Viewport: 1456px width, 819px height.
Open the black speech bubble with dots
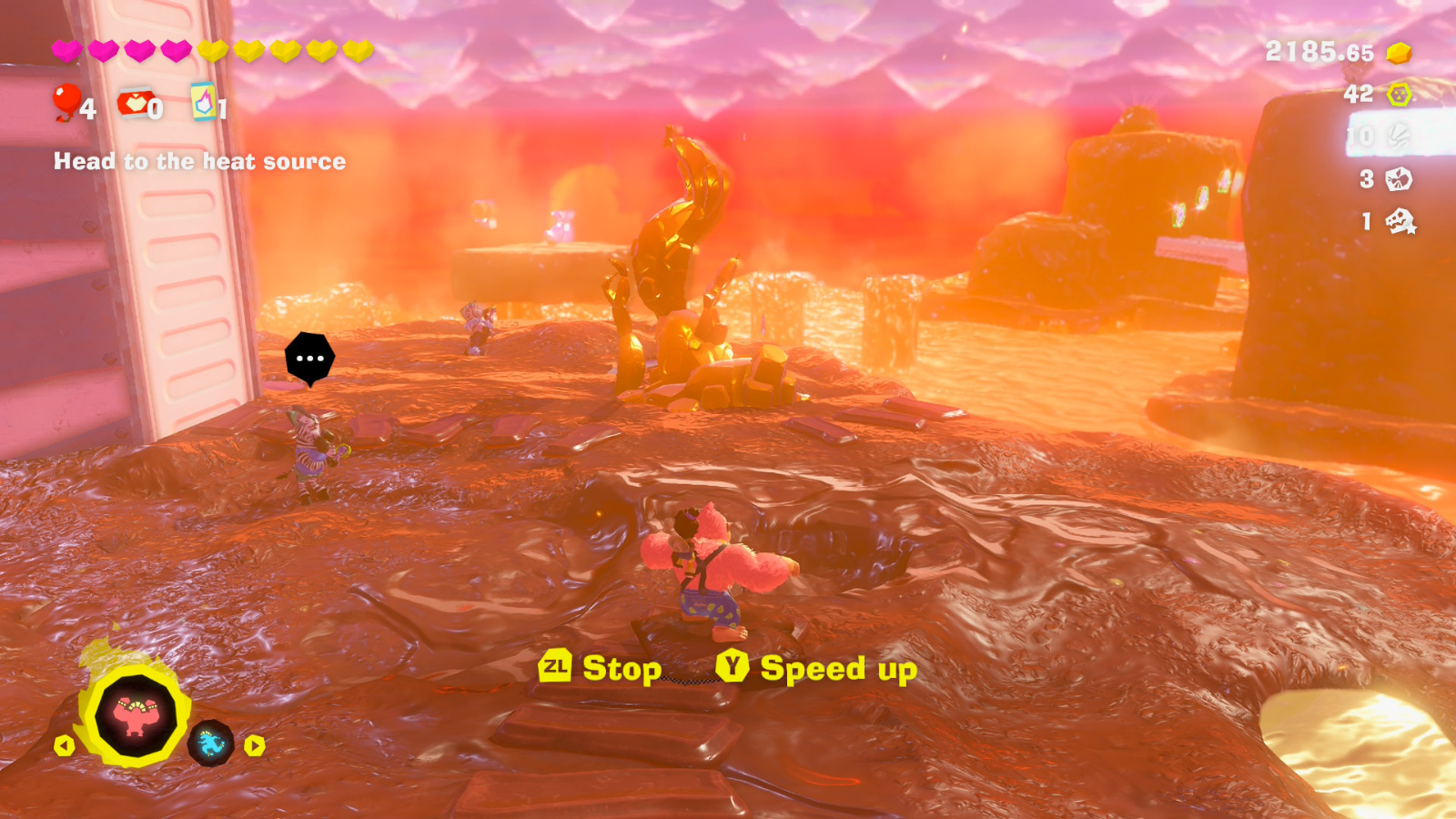tap(309, 359)
